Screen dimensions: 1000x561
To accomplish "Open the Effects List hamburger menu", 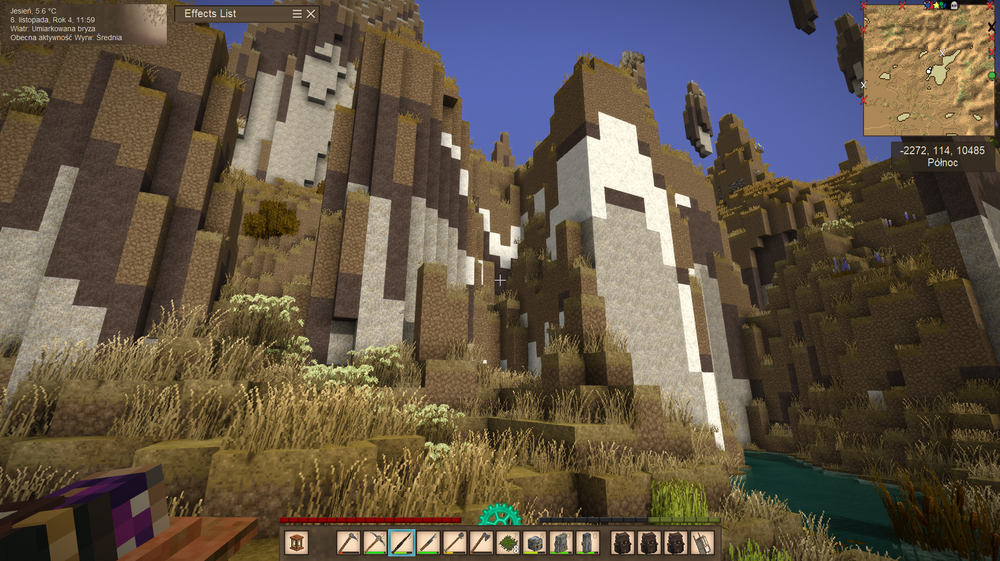I will (x=297, y=14).
